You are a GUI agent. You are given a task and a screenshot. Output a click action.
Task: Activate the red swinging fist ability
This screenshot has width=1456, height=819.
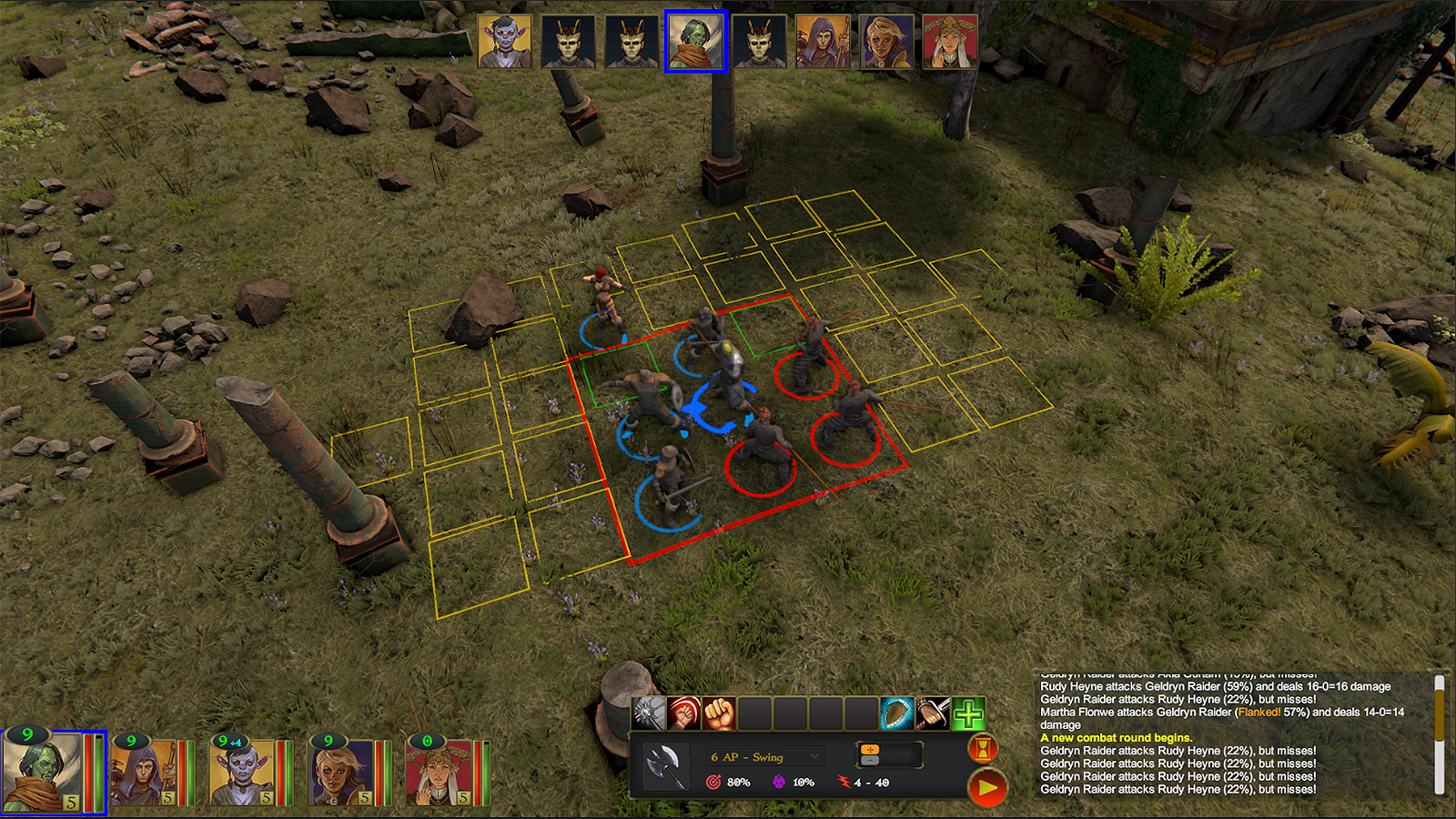click(x=683, y=714)
